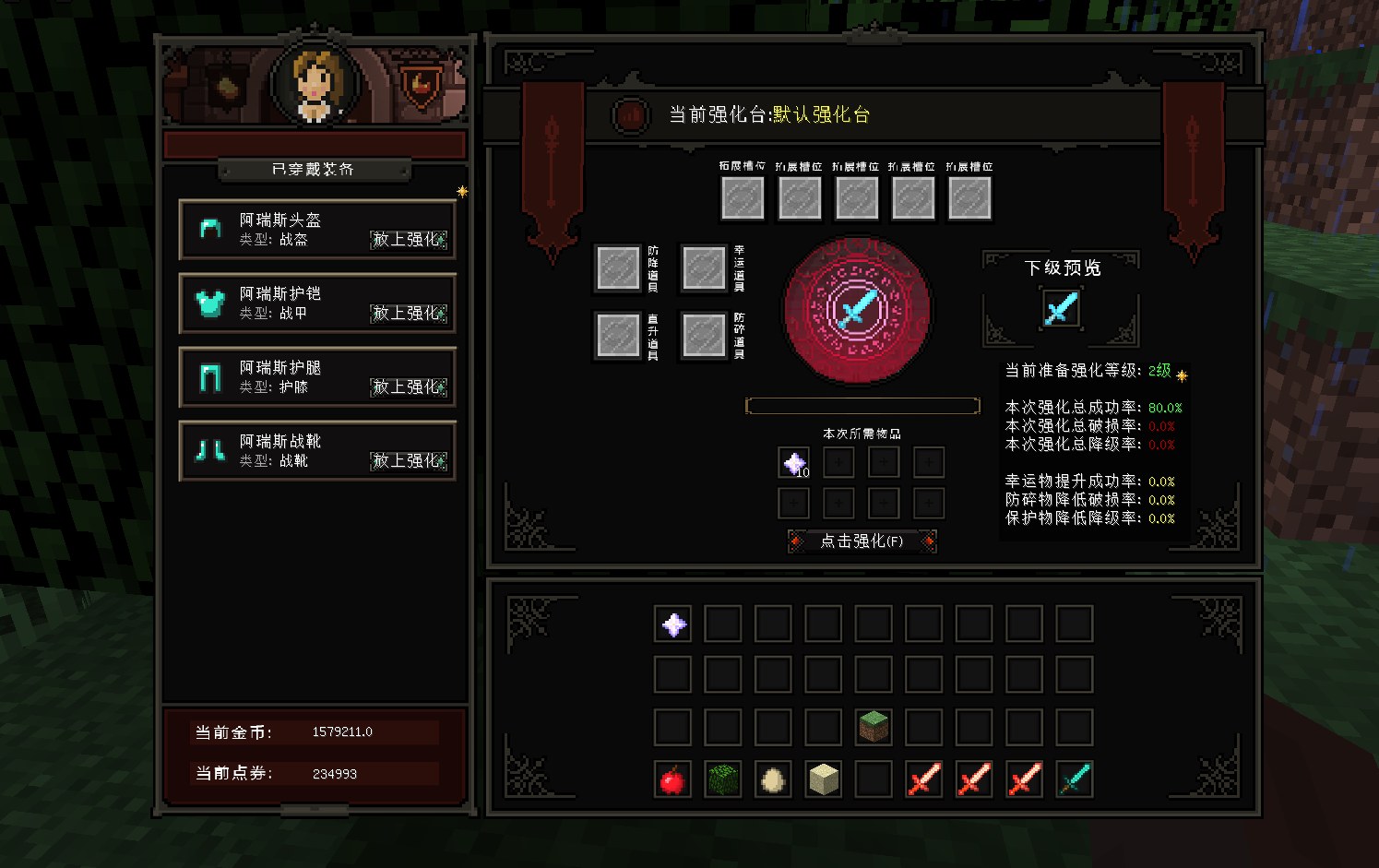Pick the diamond sword in the hotbar
Viewport: 1379px width, 868px height.
click(x=1074, y=779)
